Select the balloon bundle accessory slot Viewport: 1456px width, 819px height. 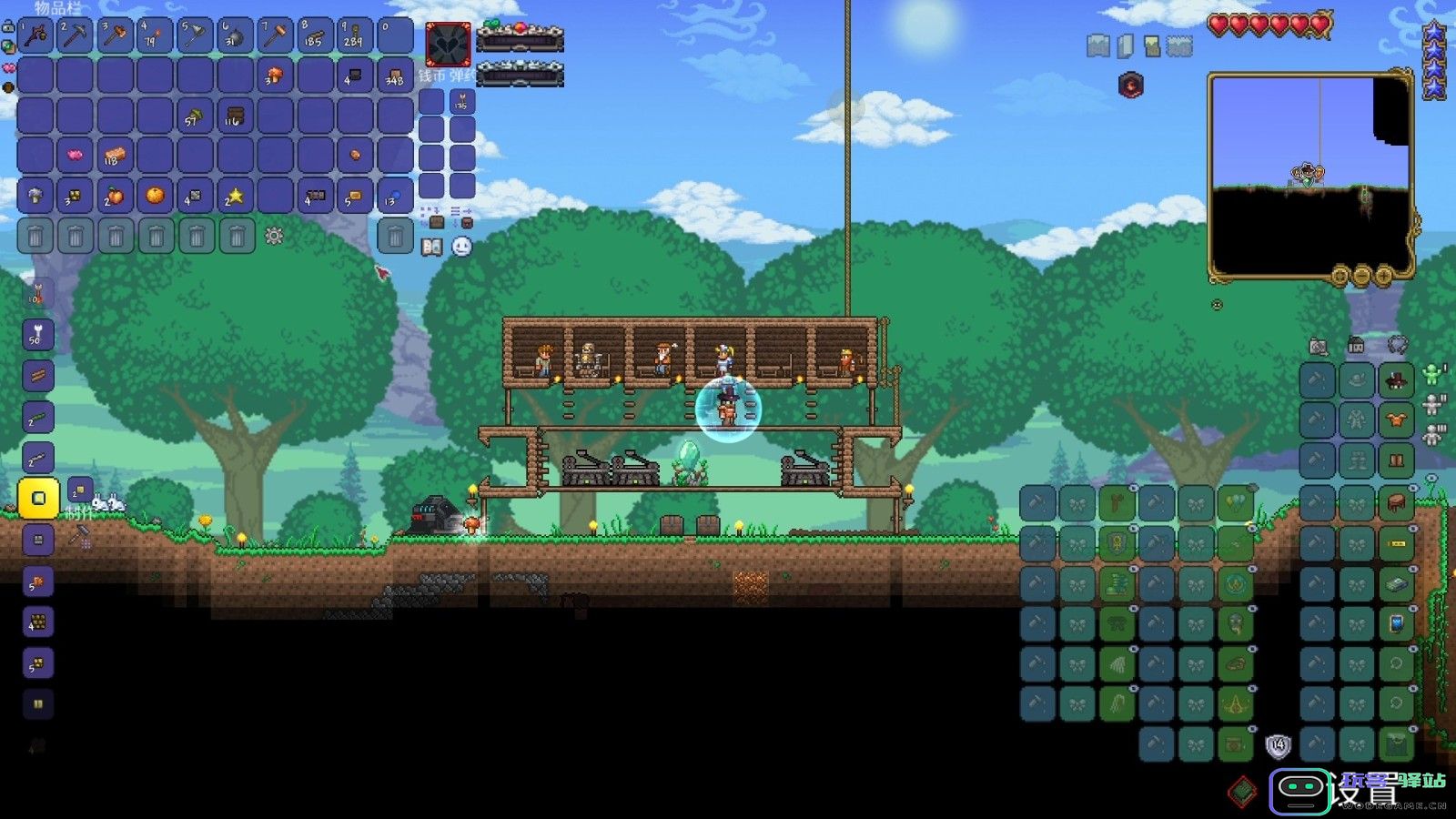pyautogui.click(x=1235, y=503)
